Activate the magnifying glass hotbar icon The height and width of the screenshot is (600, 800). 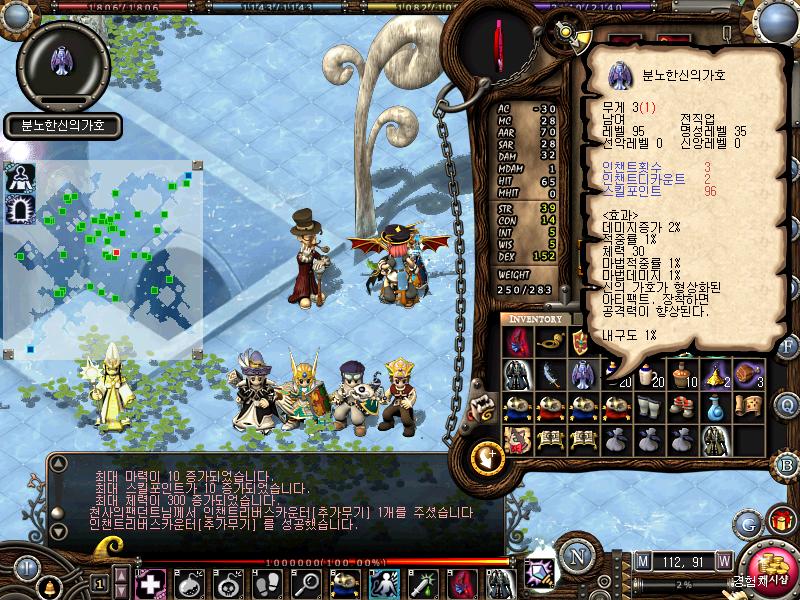305,582
